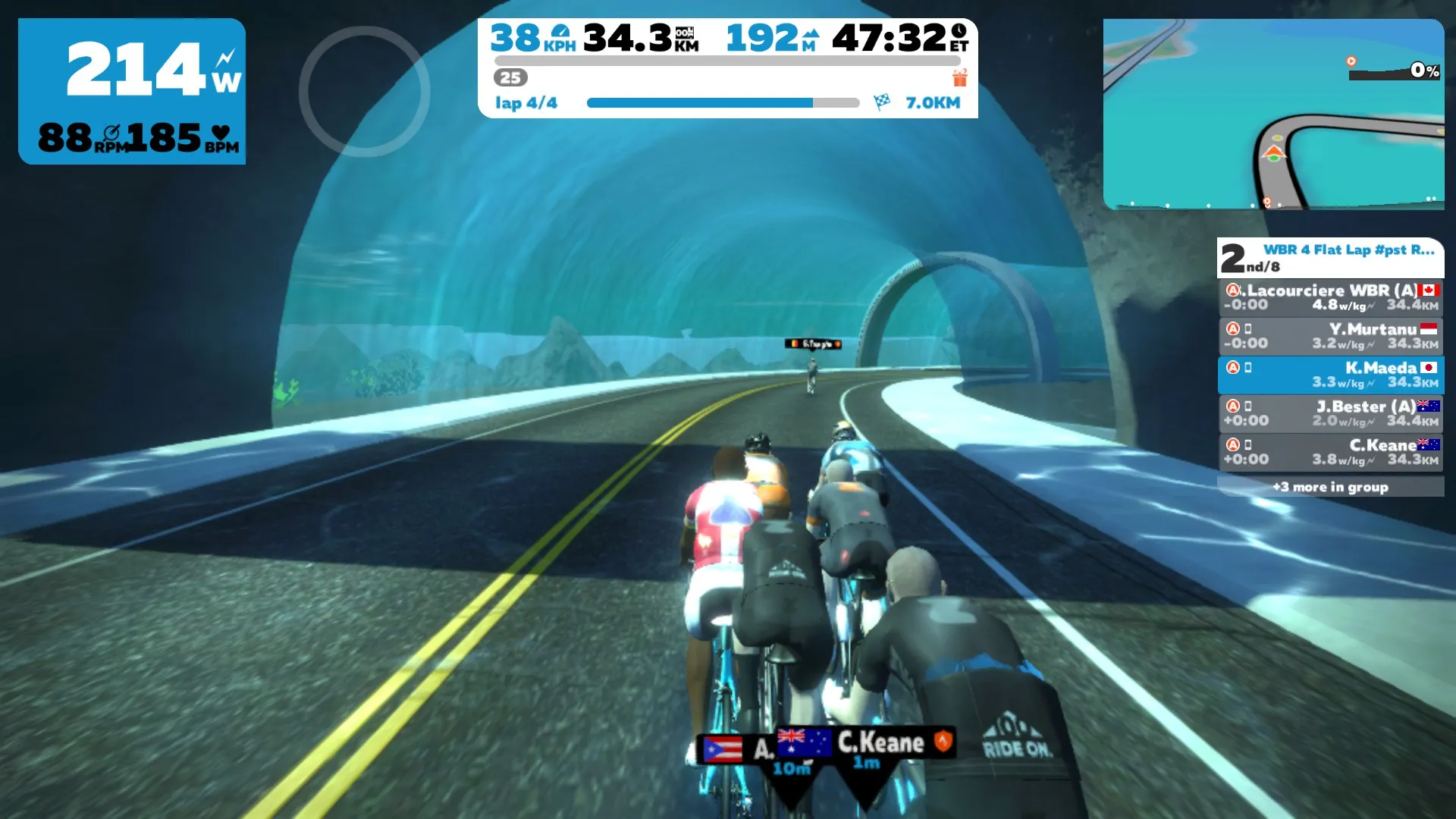Image resolution: width=1456 pixels, height=819 pixels.
Task: Select the highlighted K.Maeda row
Action: pos(1331,375)
